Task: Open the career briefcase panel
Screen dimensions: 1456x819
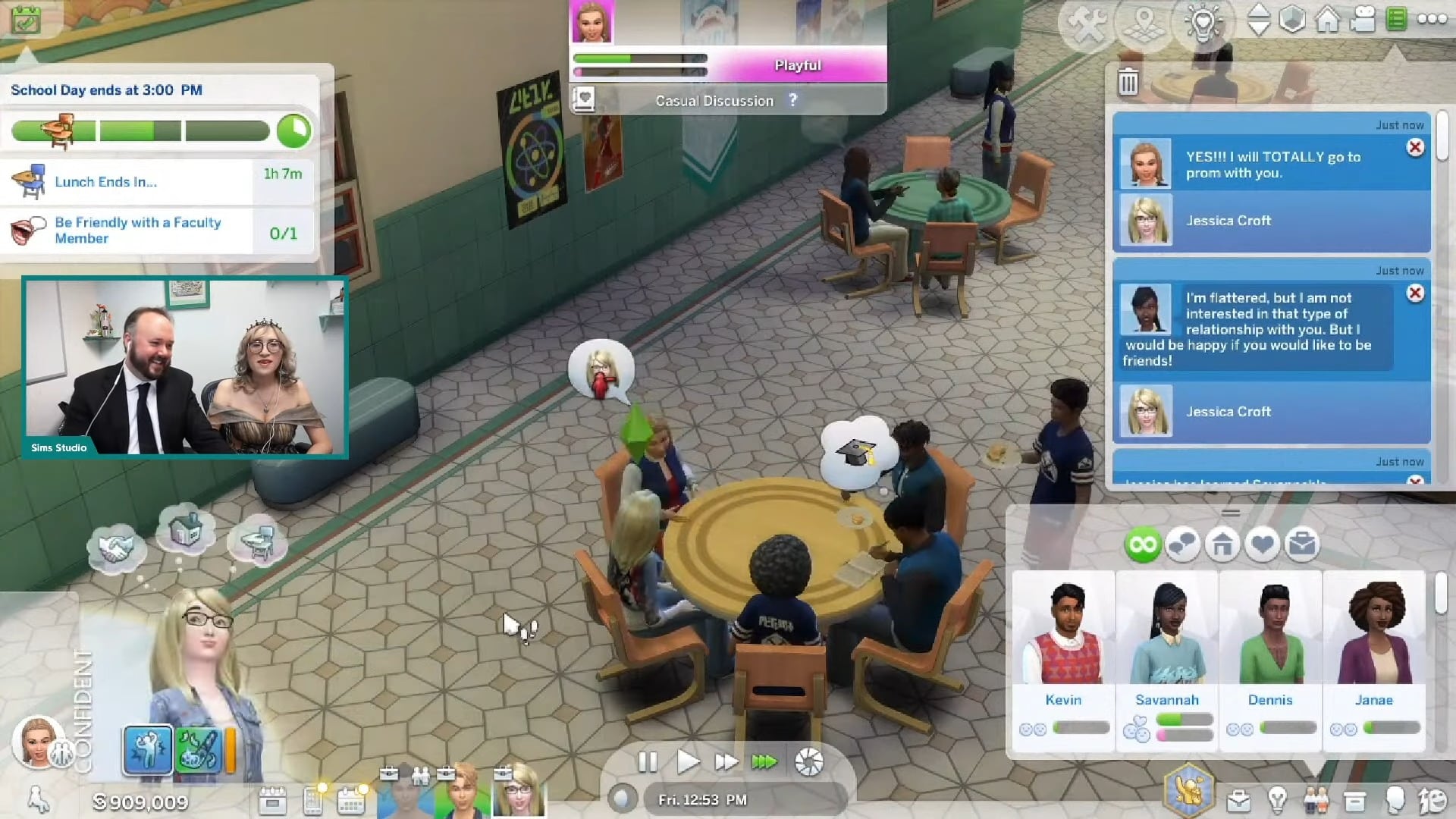Action: coord(1238,800)
